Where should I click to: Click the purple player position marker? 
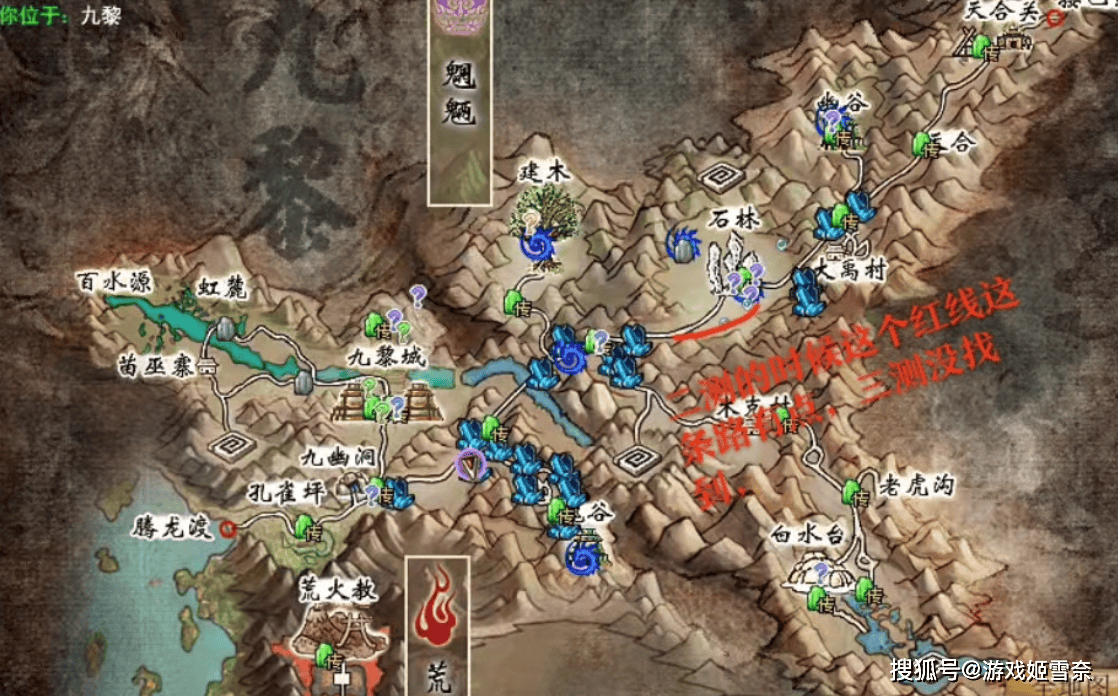(x=468, y=465)
